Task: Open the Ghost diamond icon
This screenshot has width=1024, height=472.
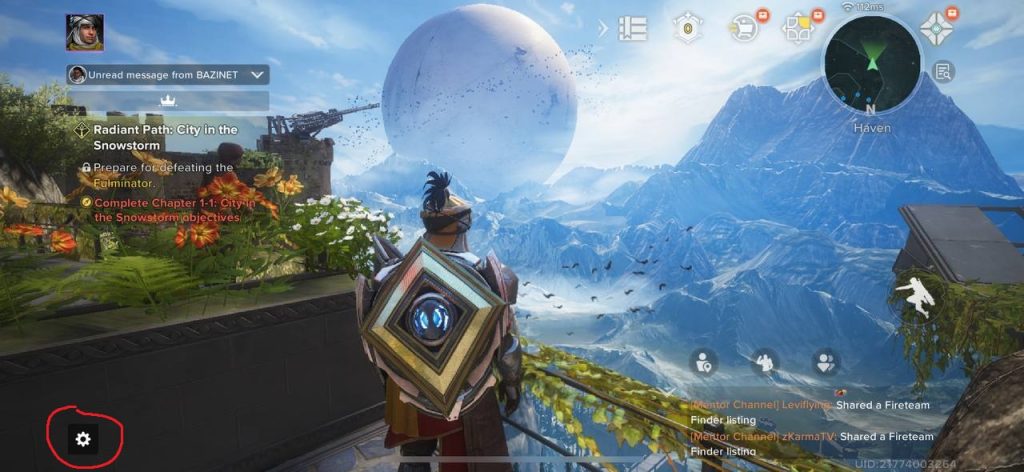Action: click(938, 28)
